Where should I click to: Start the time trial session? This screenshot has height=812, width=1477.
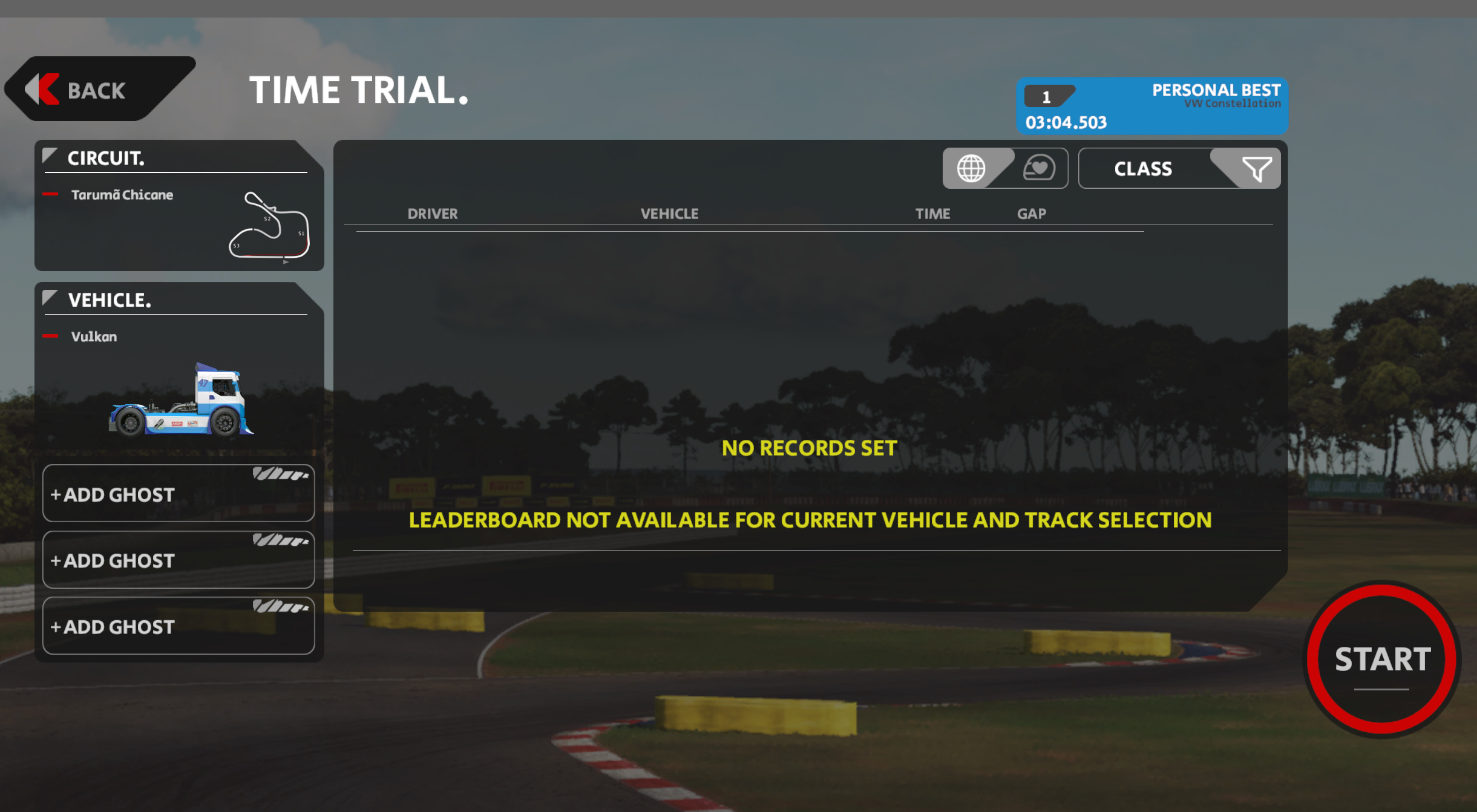(x=1382, y=659)
